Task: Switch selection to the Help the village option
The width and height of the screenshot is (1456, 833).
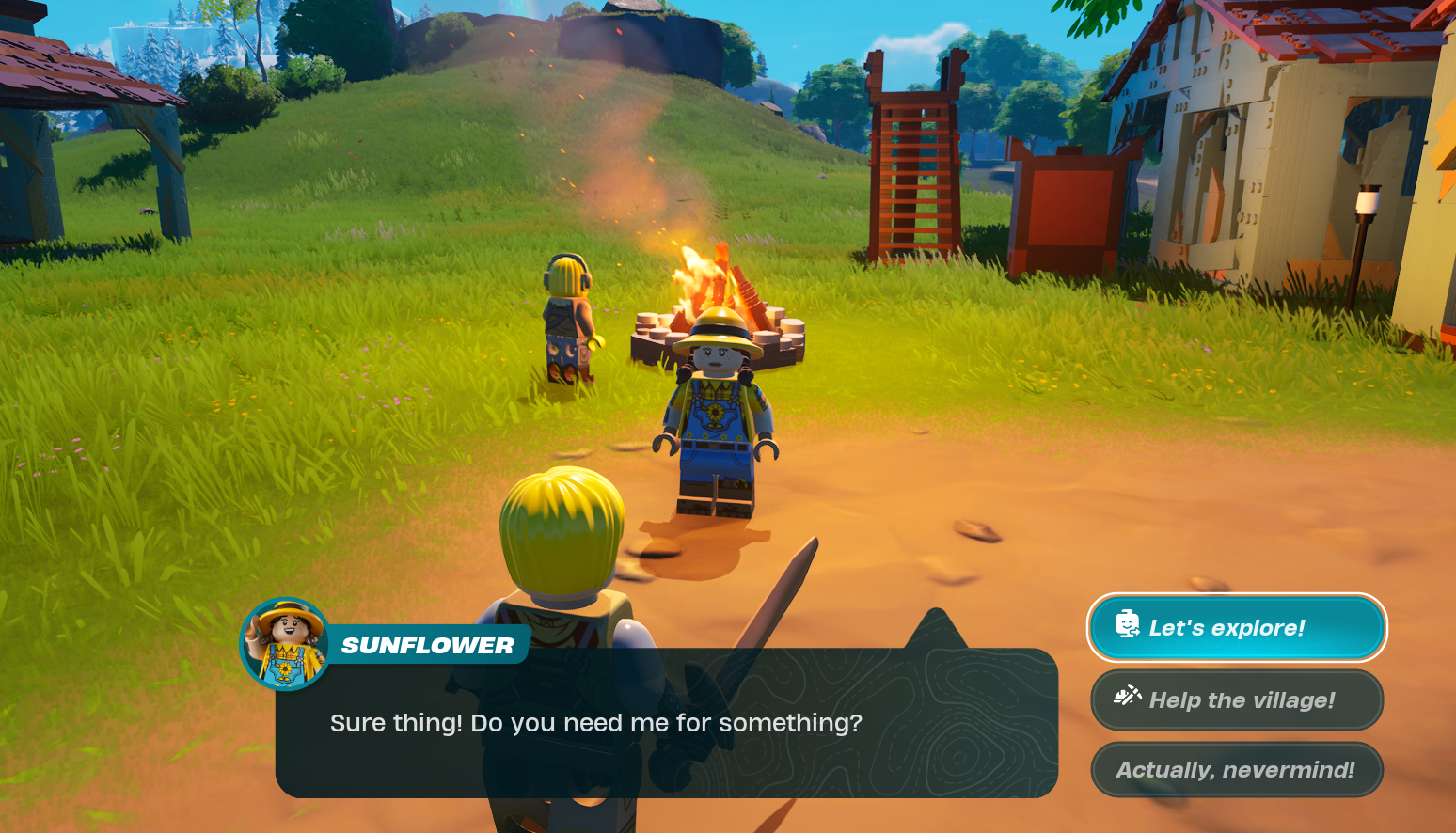Action: click(x=1236, y=699)
